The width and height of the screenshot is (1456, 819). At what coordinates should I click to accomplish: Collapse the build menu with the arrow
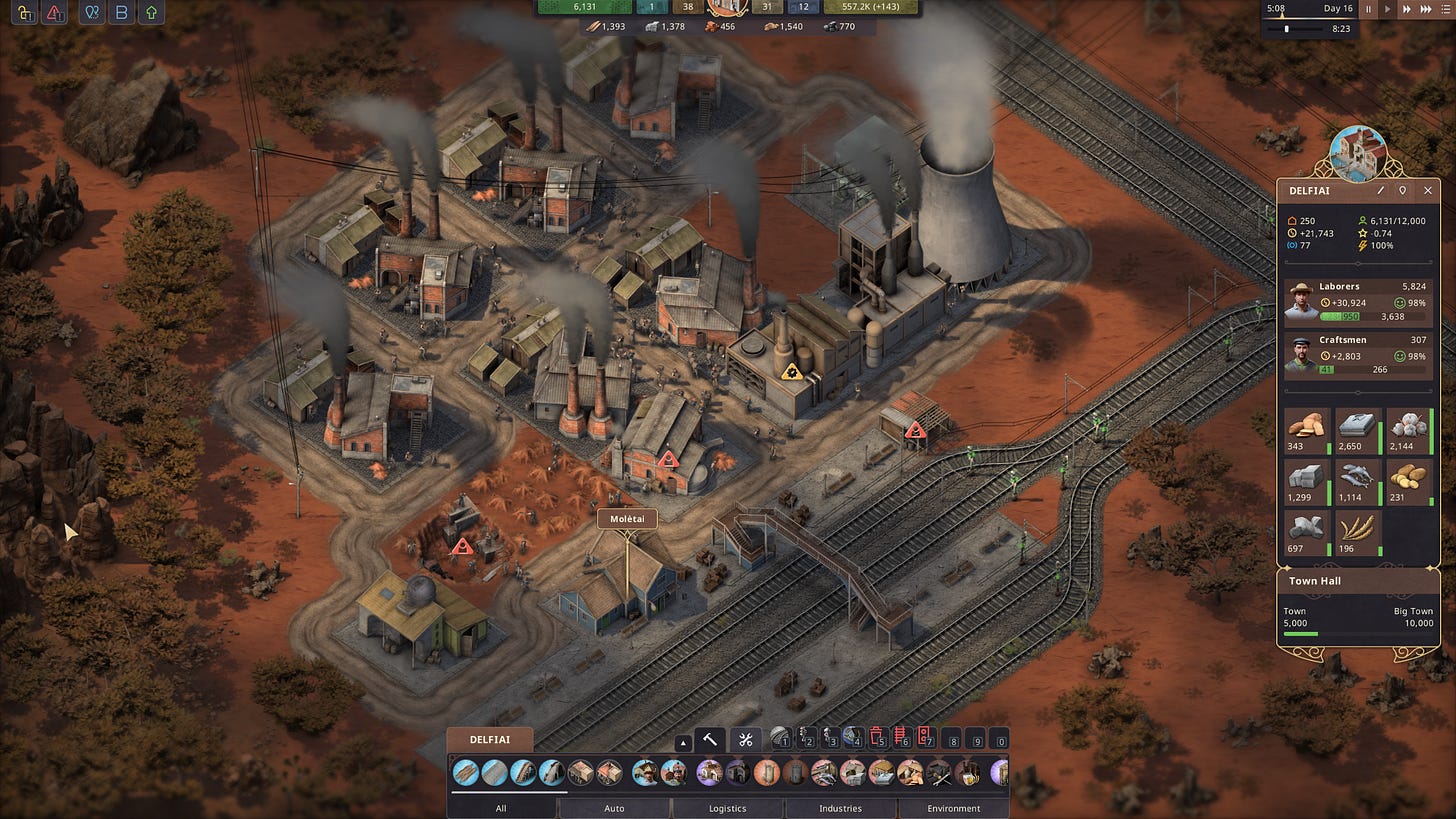click(x=683, y=743)
